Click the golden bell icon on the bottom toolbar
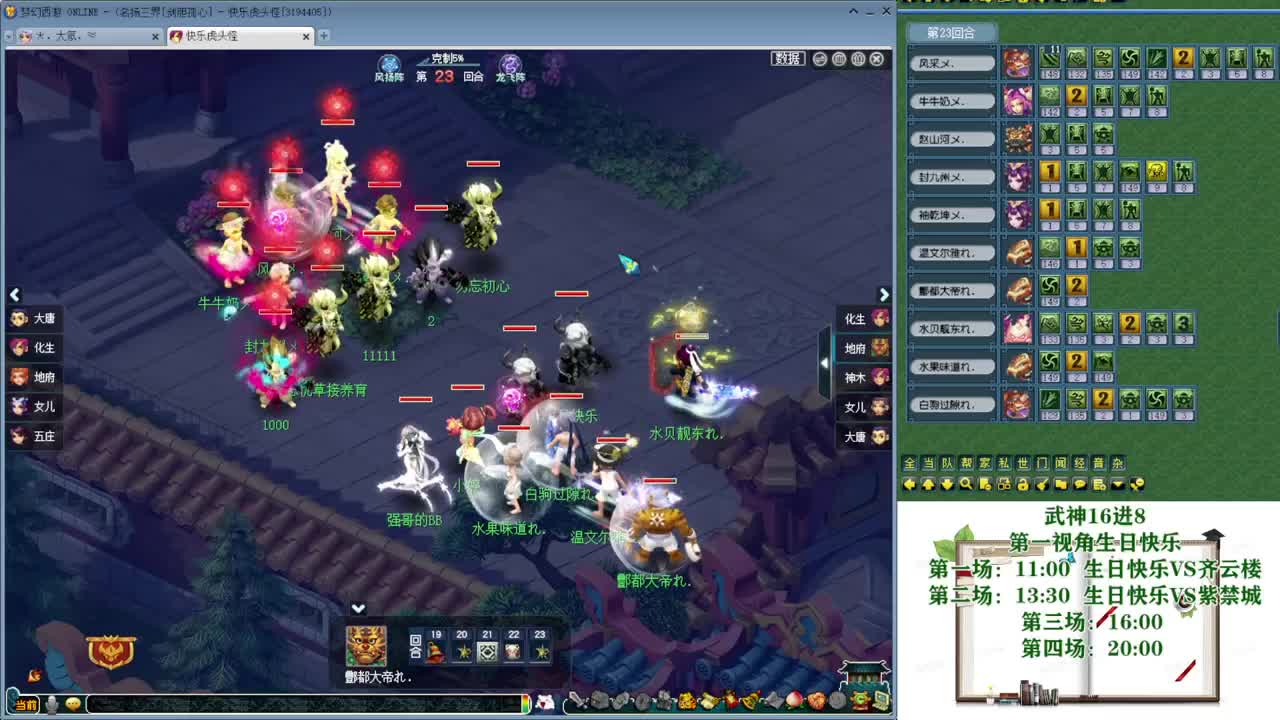The height and width of the screenshot is (720, 1280). pyautogui.click(x=748, y=701)
